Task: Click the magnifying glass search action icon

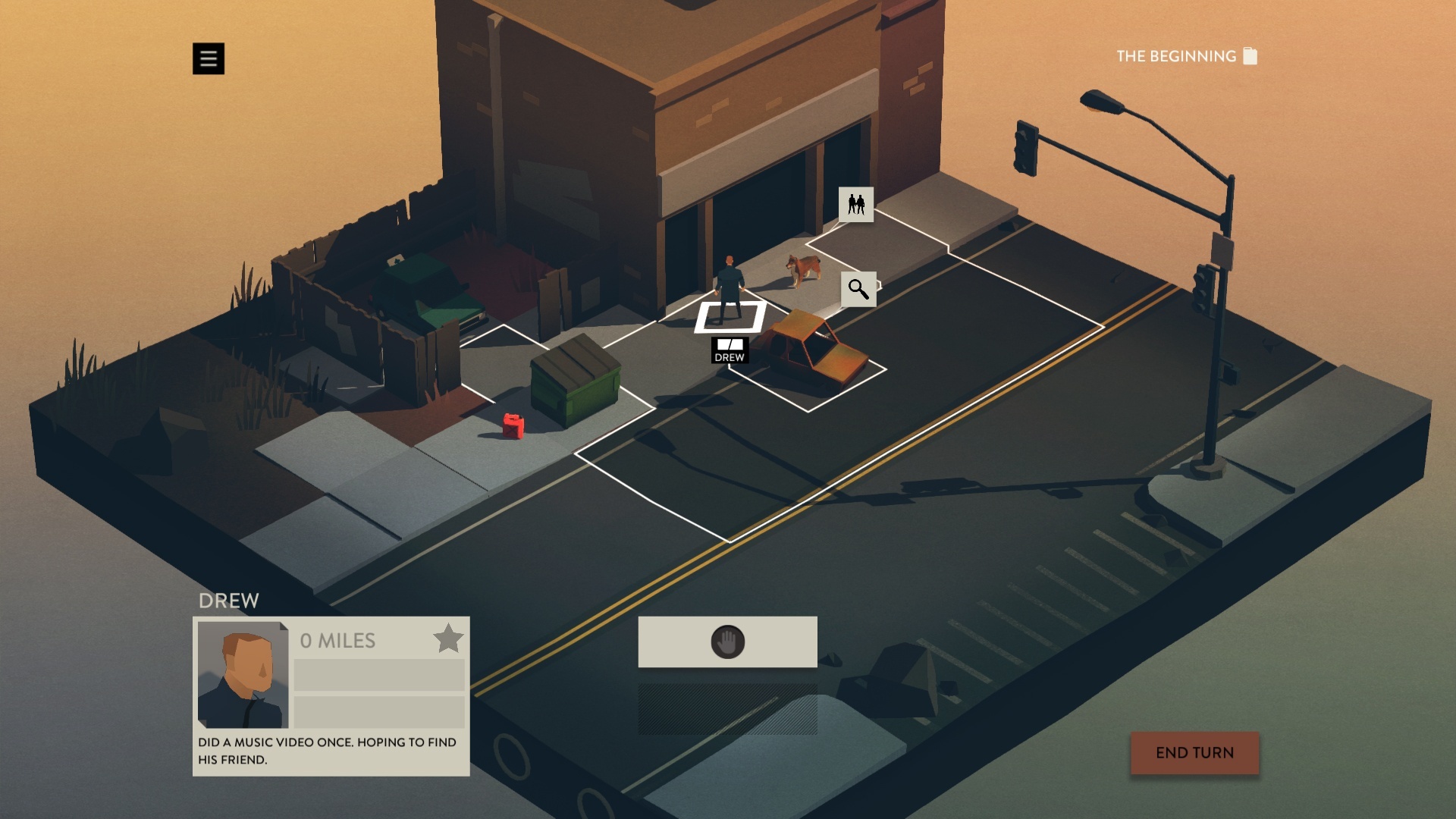Action: tap(858, 289)
